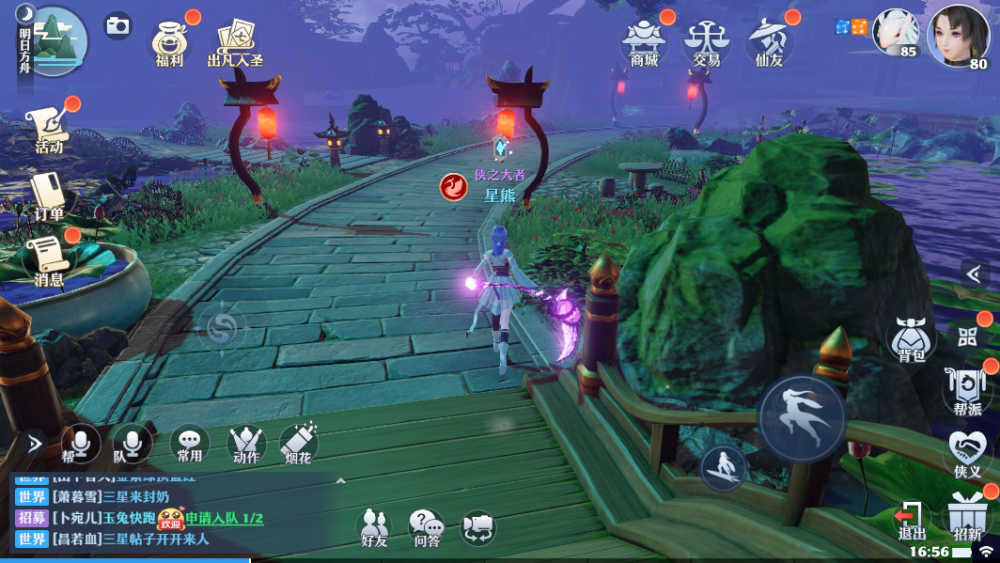Open the 消息 messages scroll
This screenshot has width=1000, height=563.
click(x=48, y=260)
